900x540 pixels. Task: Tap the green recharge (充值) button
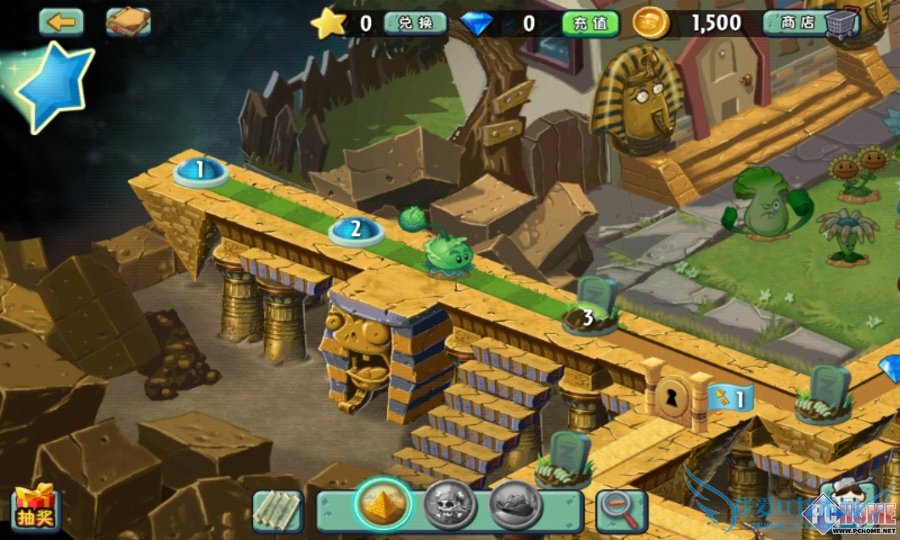point(589,22)
